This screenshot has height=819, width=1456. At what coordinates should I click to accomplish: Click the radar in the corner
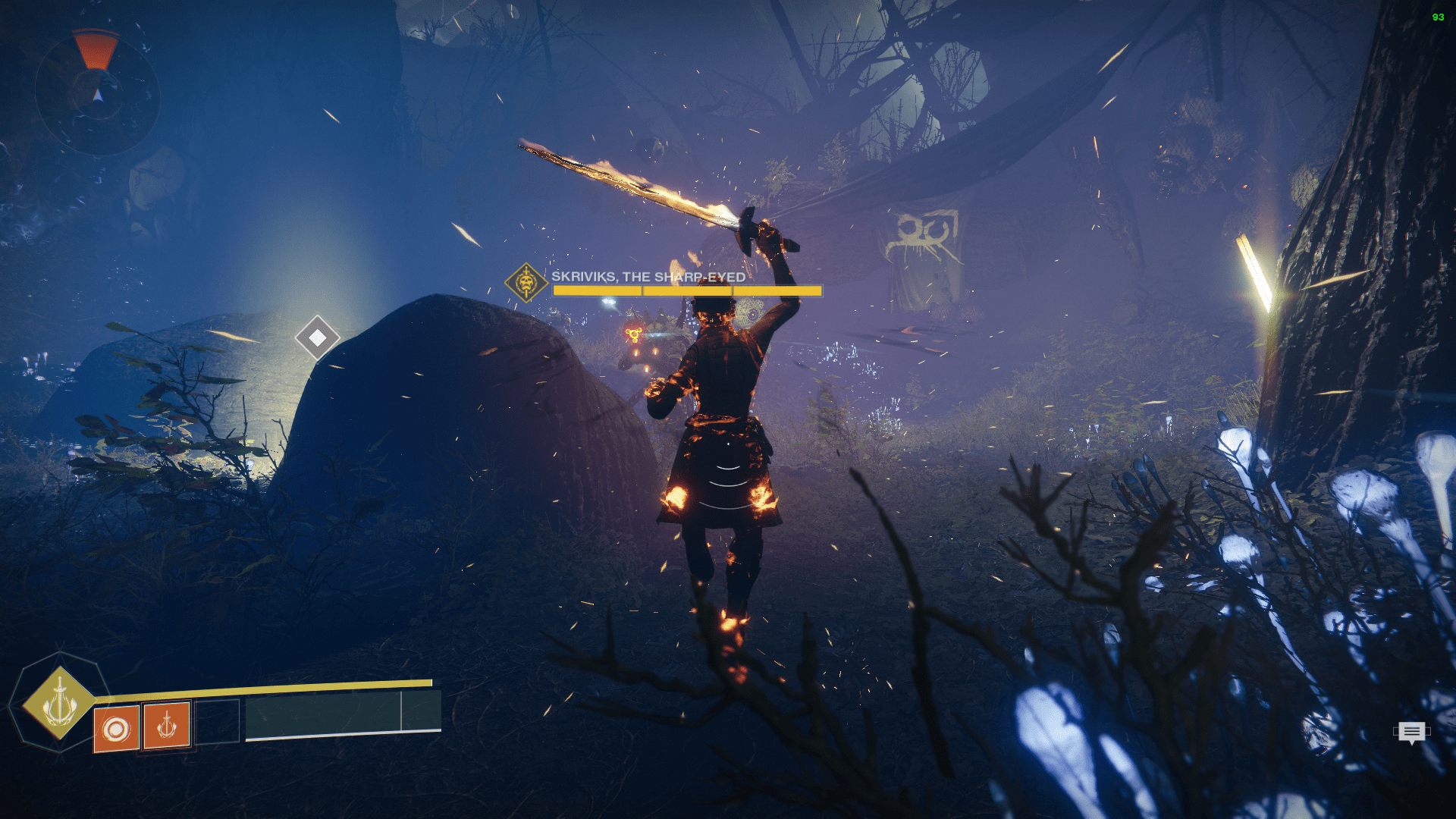[97, 93]
